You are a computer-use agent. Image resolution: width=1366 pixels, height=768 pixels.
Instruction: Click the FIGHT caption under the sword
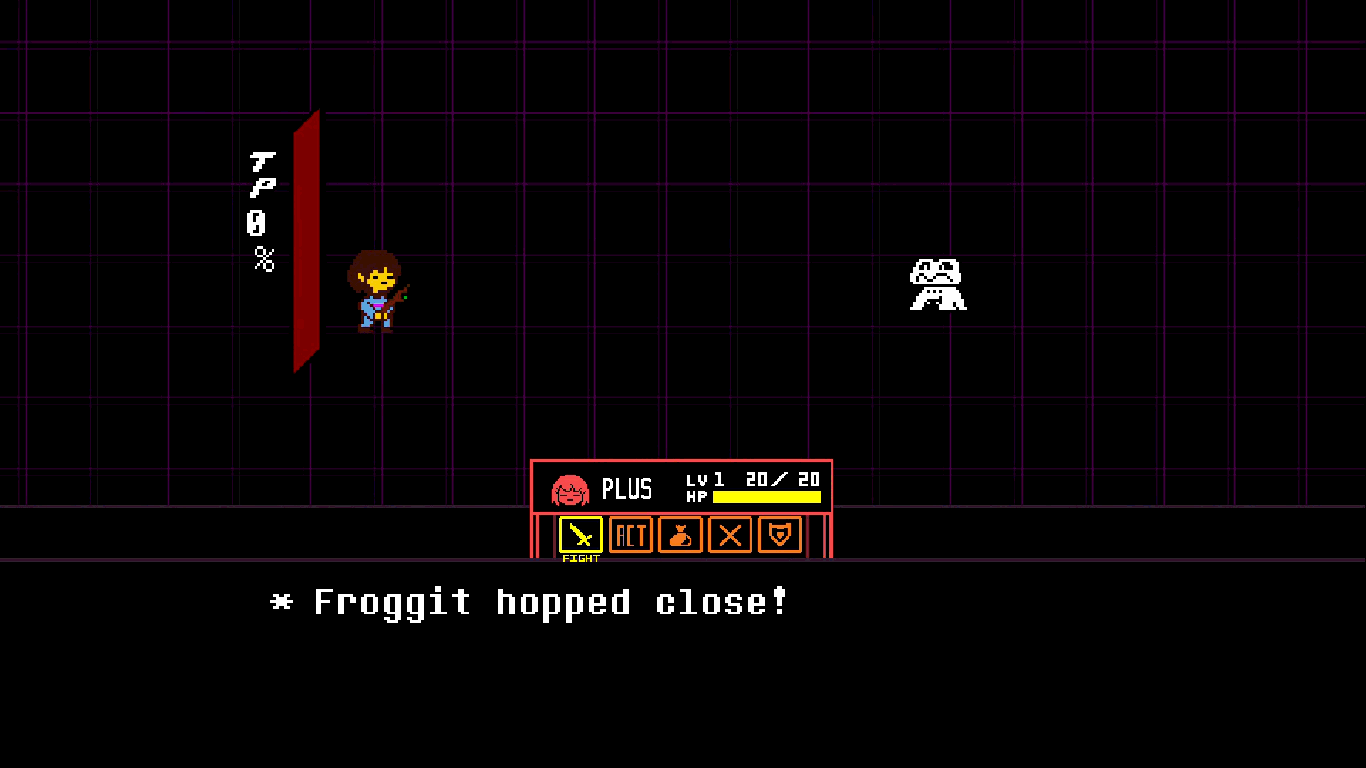580,559
